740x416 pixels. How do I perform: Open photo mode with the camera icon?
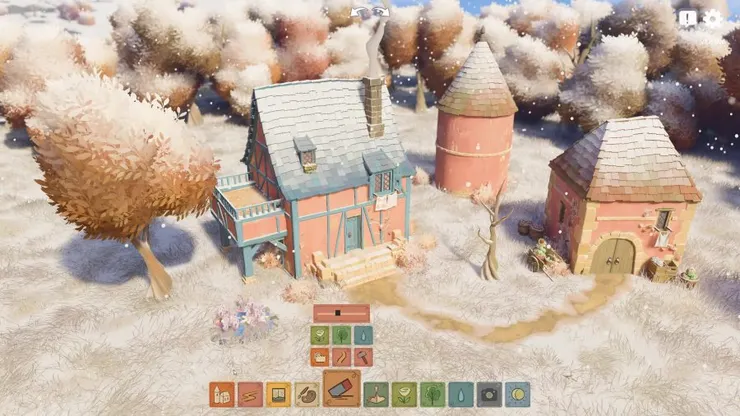[x=489, y=394]
